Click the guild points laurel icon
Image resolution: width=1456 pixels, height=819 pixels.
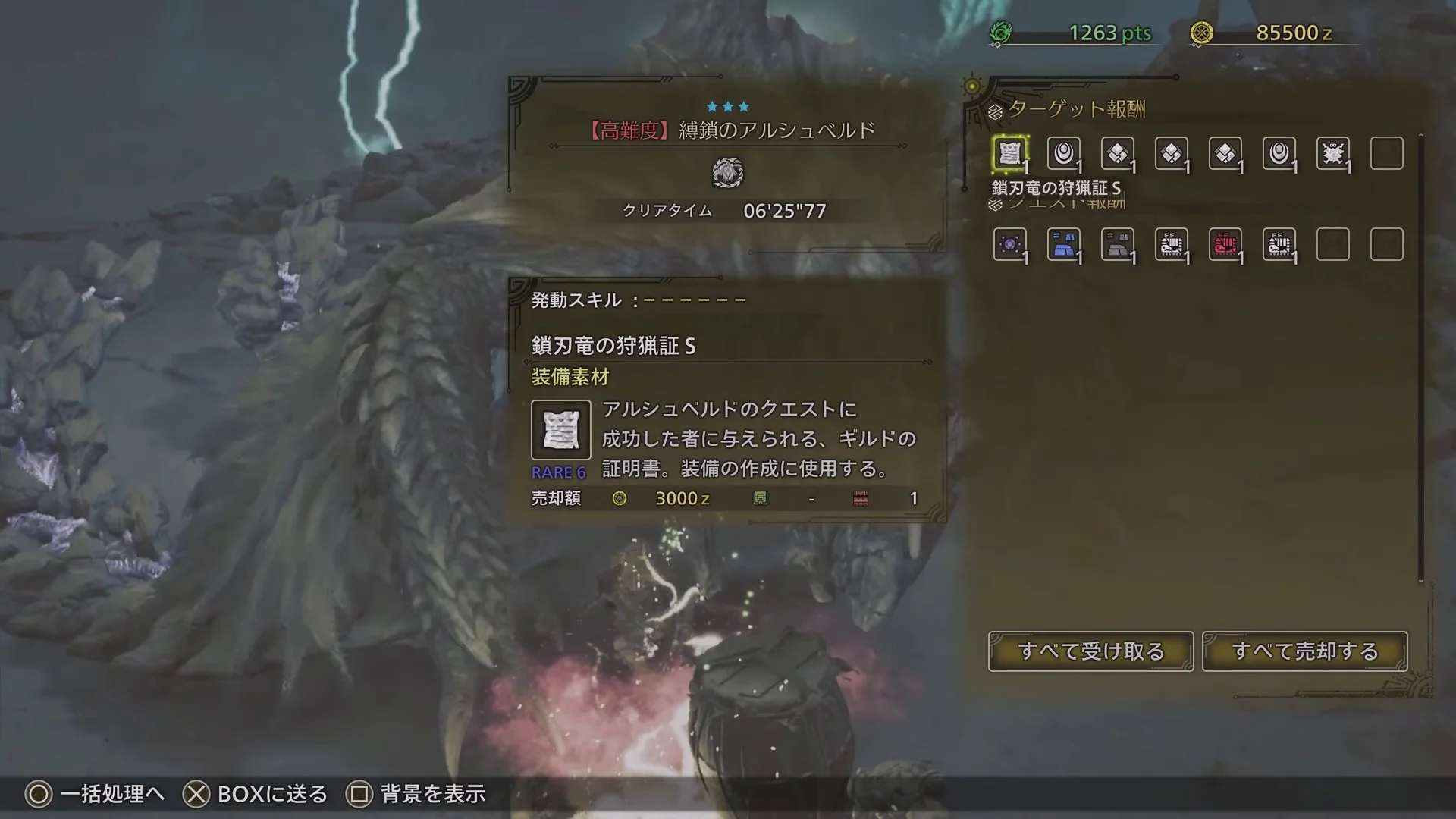[1003, 32]
